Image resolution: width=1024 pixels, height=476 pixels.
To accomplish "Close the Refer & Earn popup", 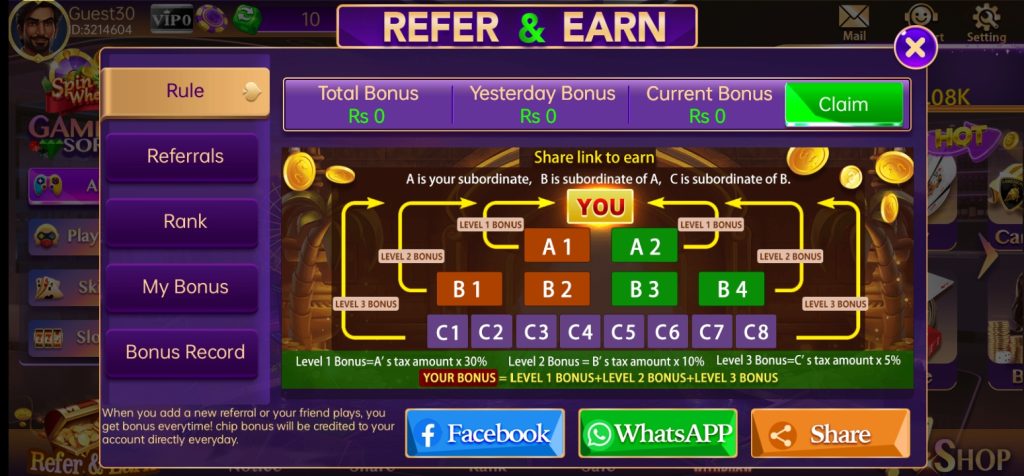I will (x=915, y=46).
